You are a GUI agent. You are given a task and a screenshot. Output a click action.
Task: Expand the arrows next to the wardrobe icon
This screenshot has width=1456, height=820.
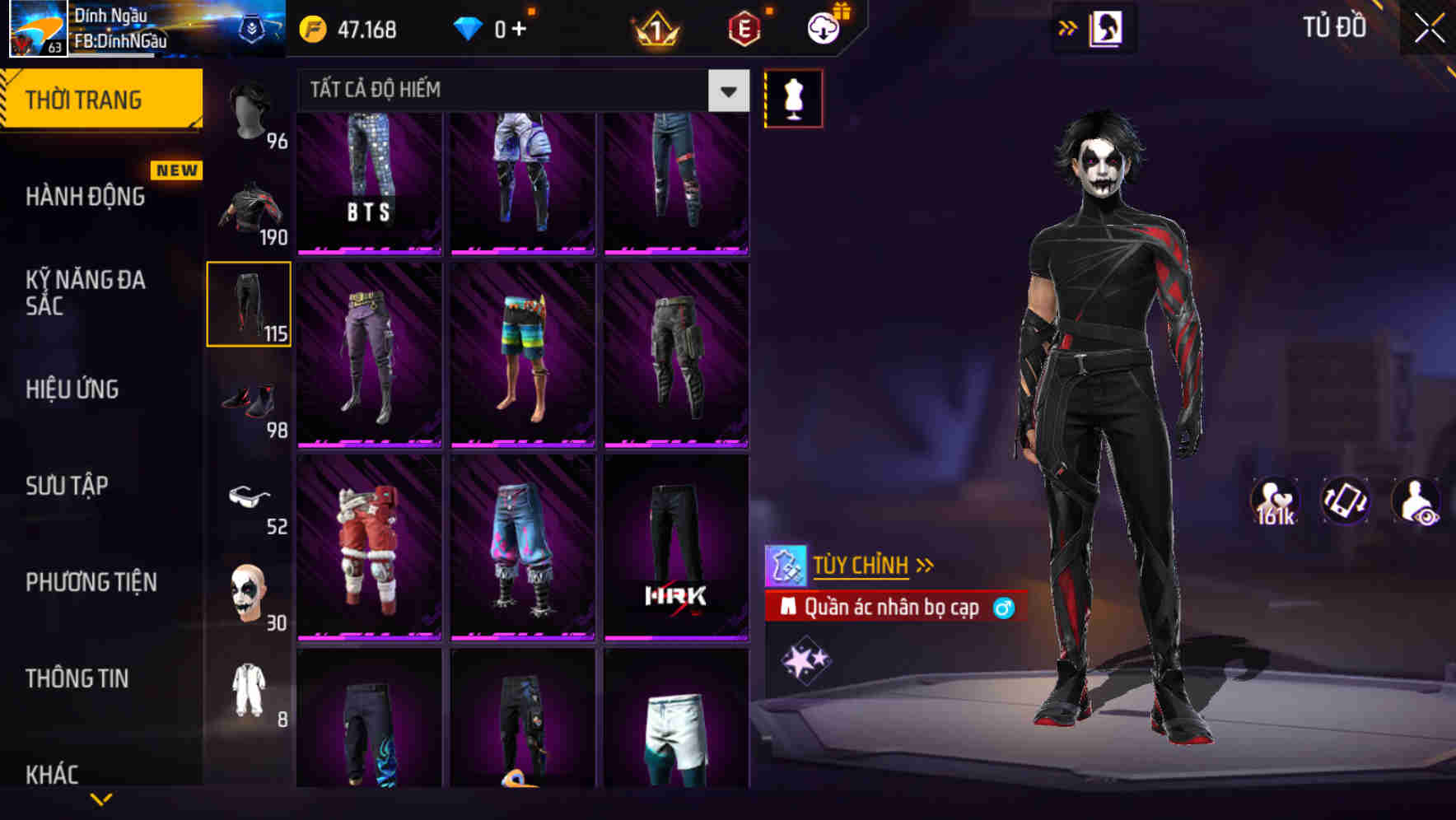[1066, 26]
